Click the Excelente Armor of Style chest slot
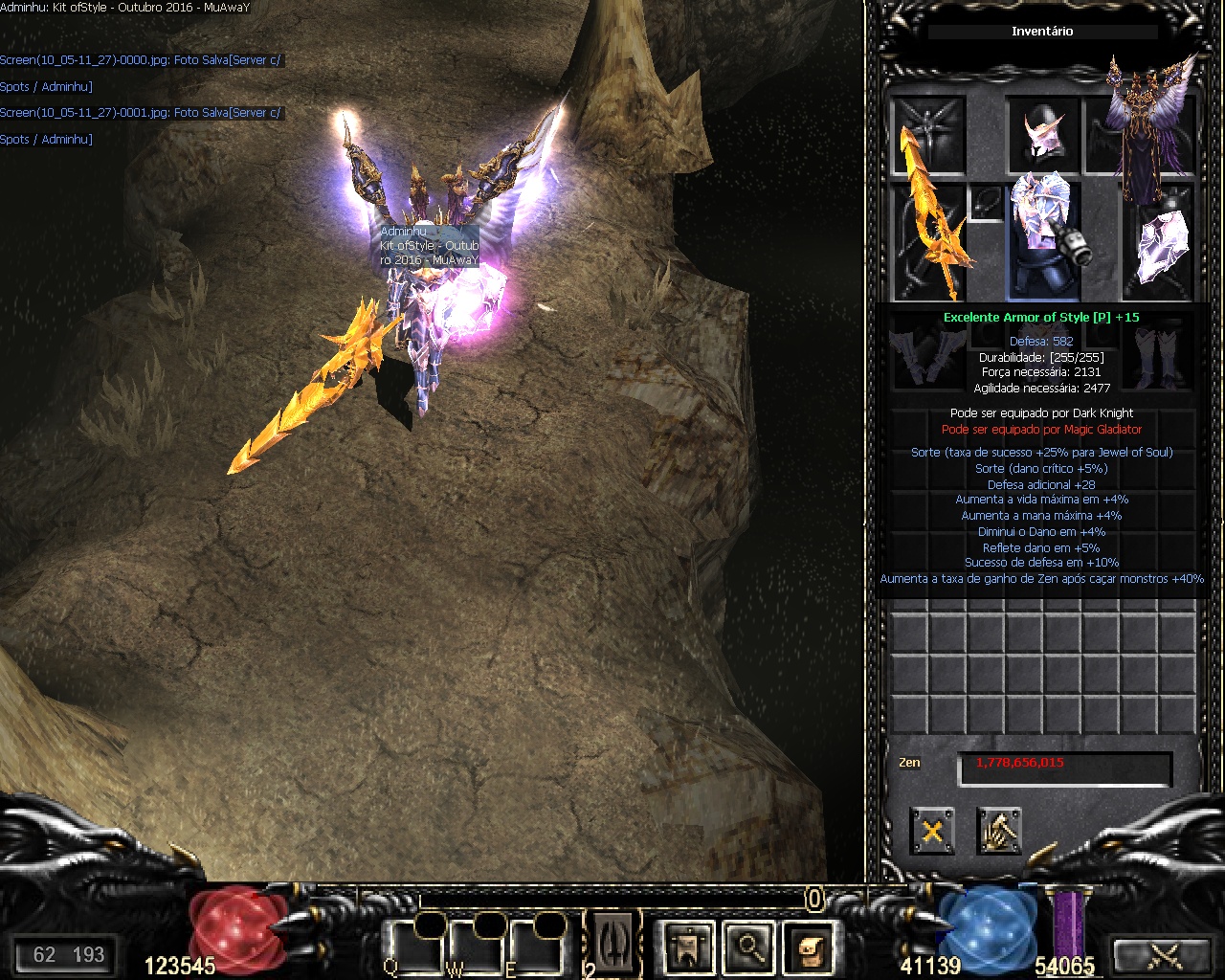 pos(1043,234)
